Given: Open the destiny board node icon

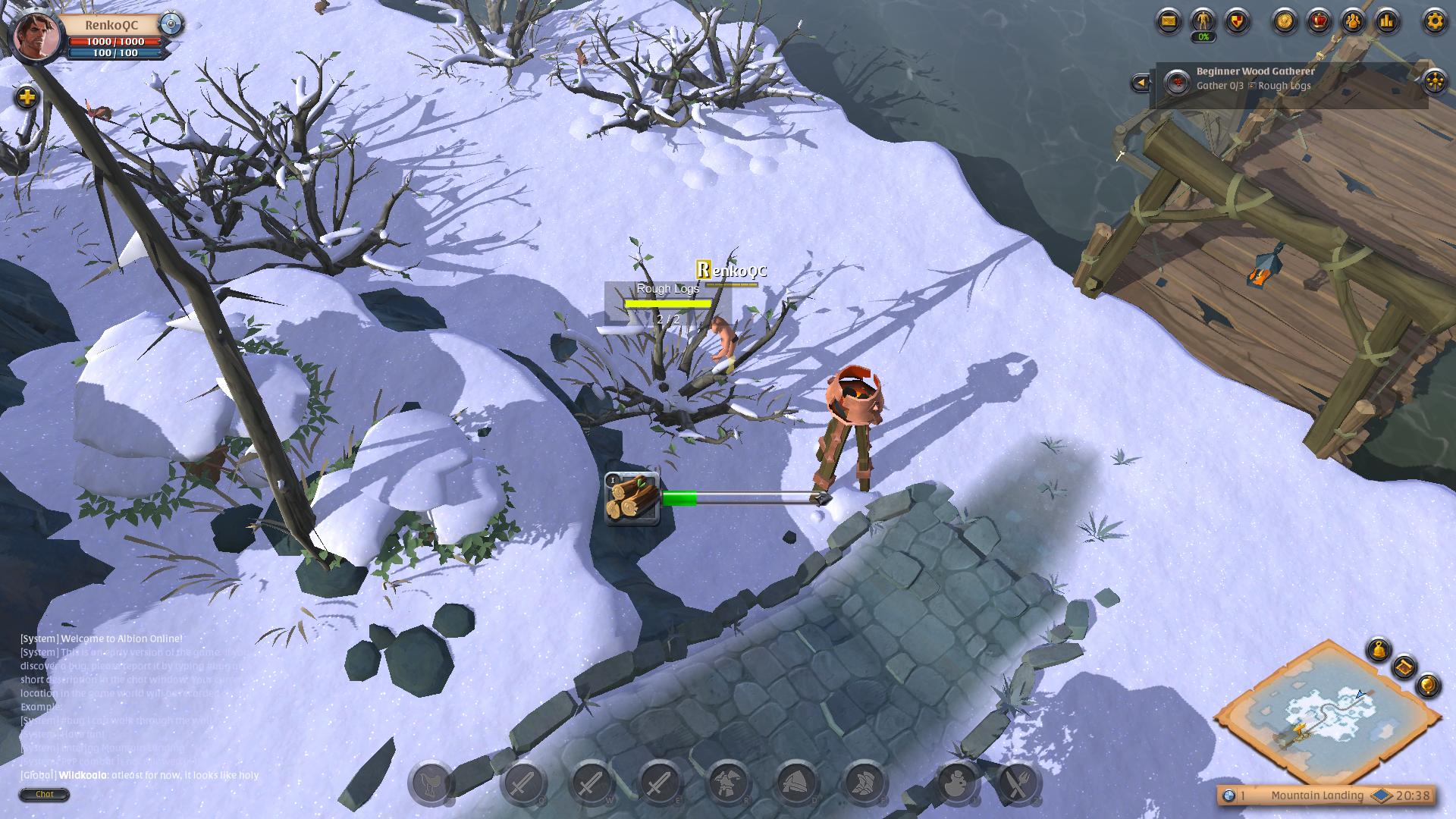Looking at the screenshot, I should pyautogui.click(x=1434, y=81).
